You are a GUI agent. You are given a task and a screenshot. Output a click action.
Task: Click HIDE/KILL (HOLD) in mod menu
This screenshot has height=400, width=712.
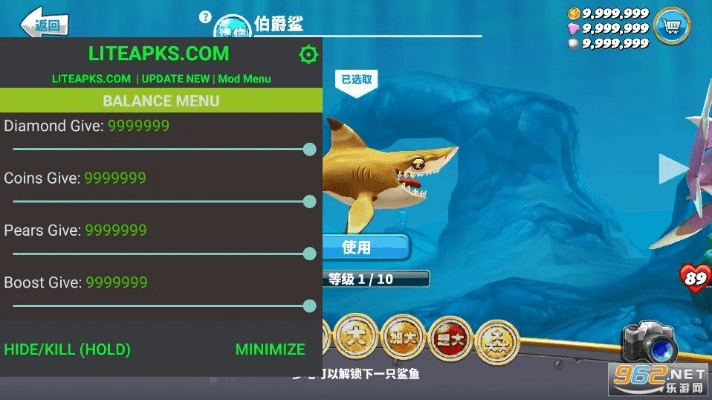[x=67, y=349]
